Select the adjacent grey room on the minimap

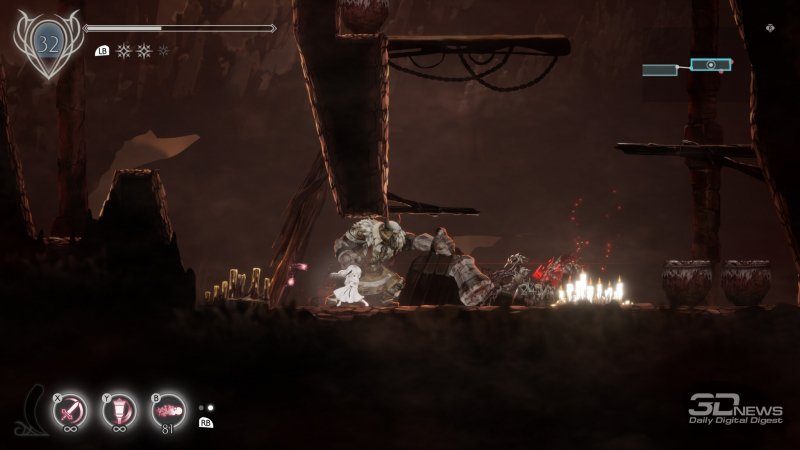[x=665, y=70]
